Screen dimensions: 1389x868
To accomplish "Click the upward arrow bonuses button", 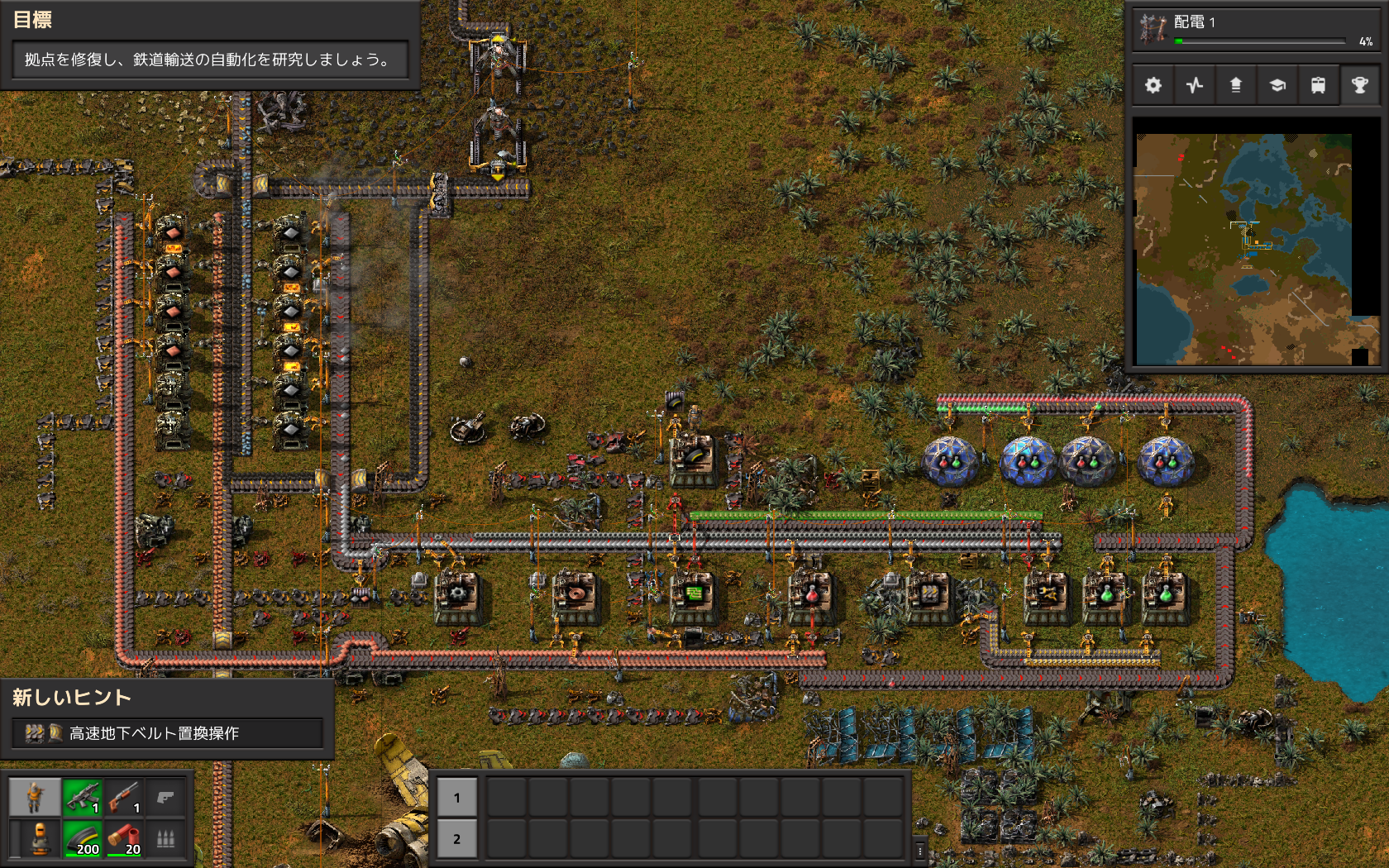I will click(1236, 85).
